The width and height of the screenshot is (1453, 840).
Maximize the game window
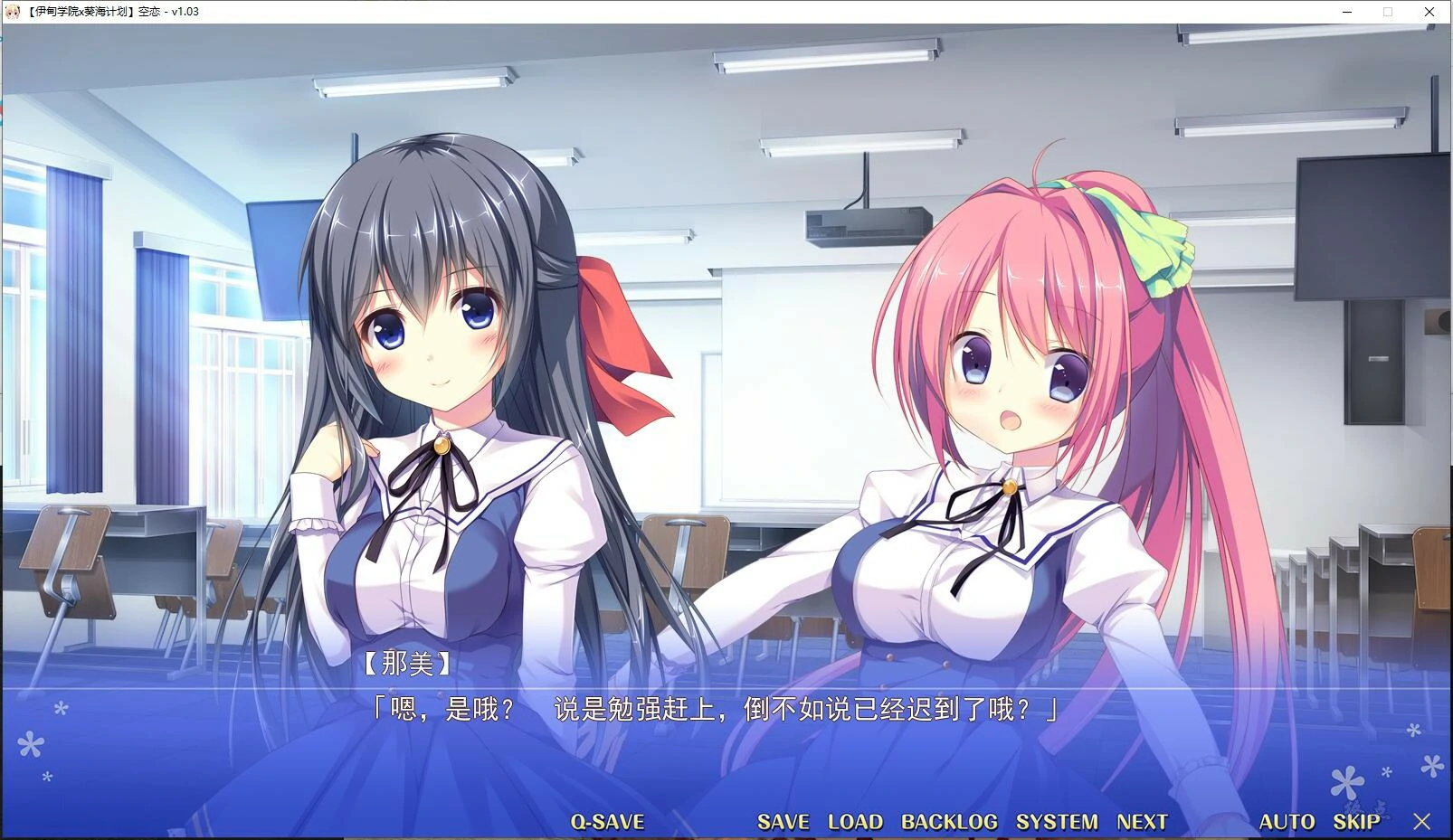coord(1389,12)
